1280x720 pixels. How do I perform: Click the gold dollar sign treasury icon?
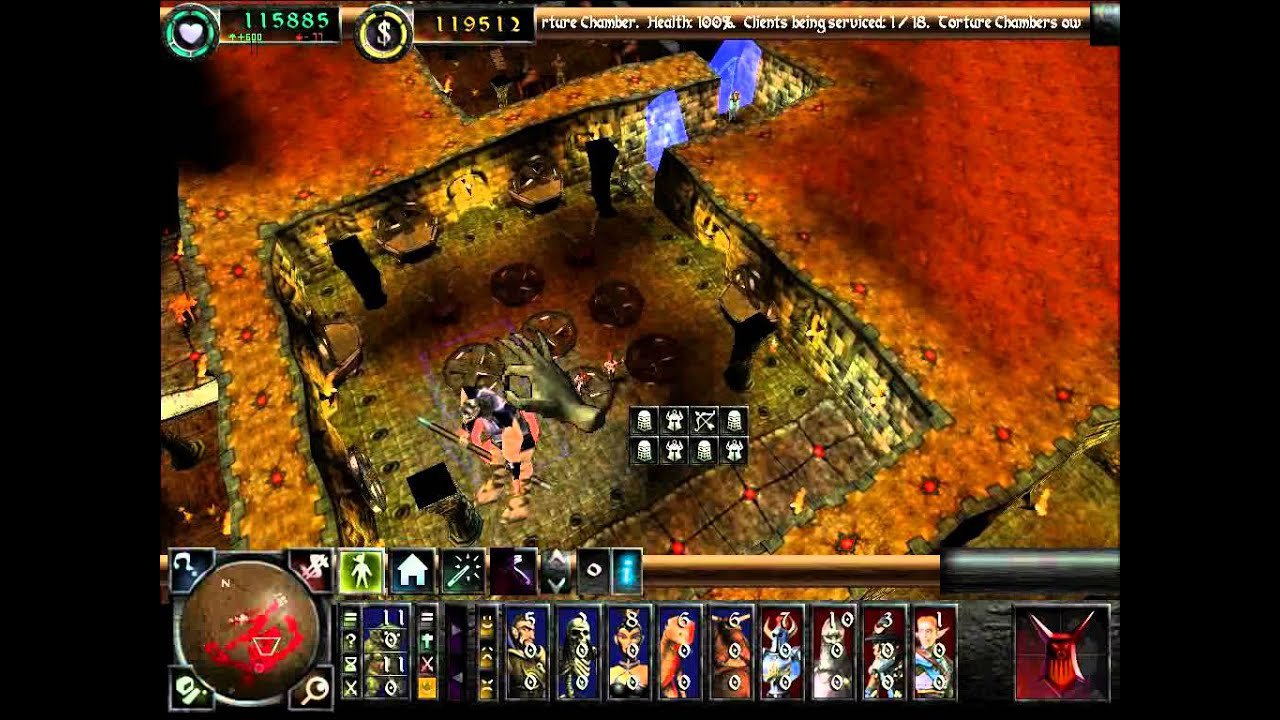pos(383,33)
